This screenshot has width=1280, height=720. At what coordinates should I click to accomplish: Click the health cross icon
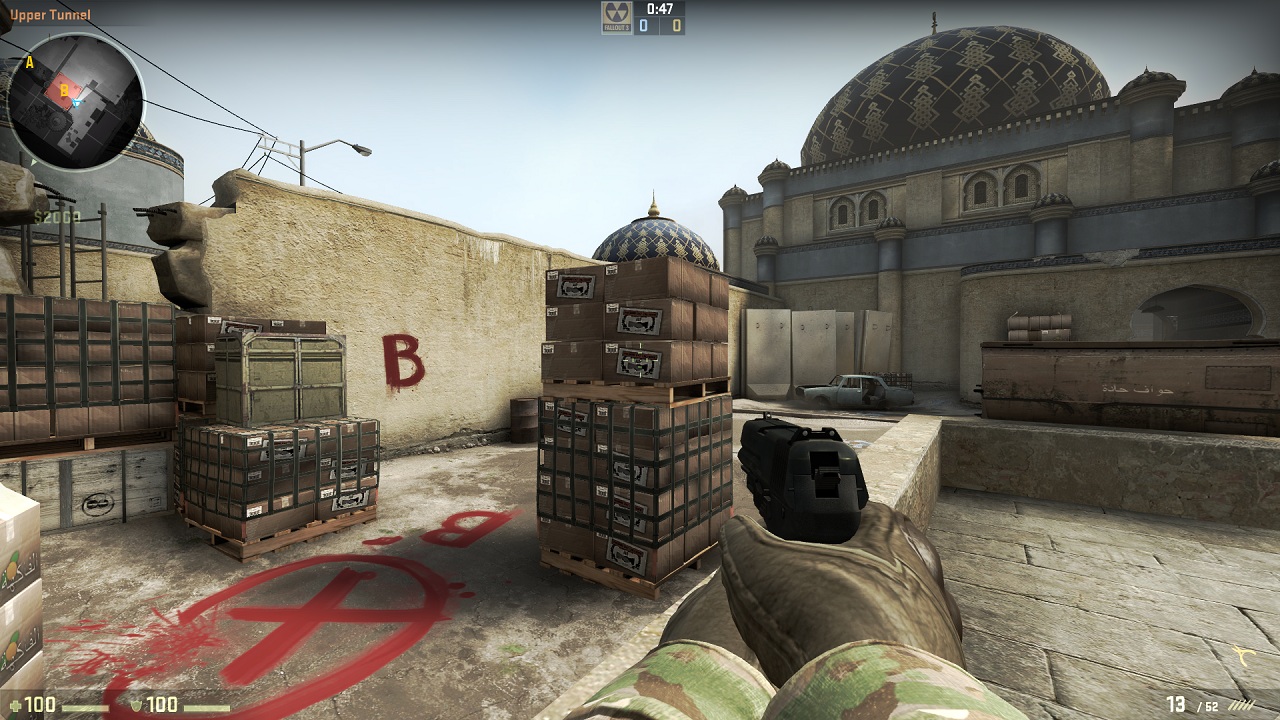click(17, 706)
